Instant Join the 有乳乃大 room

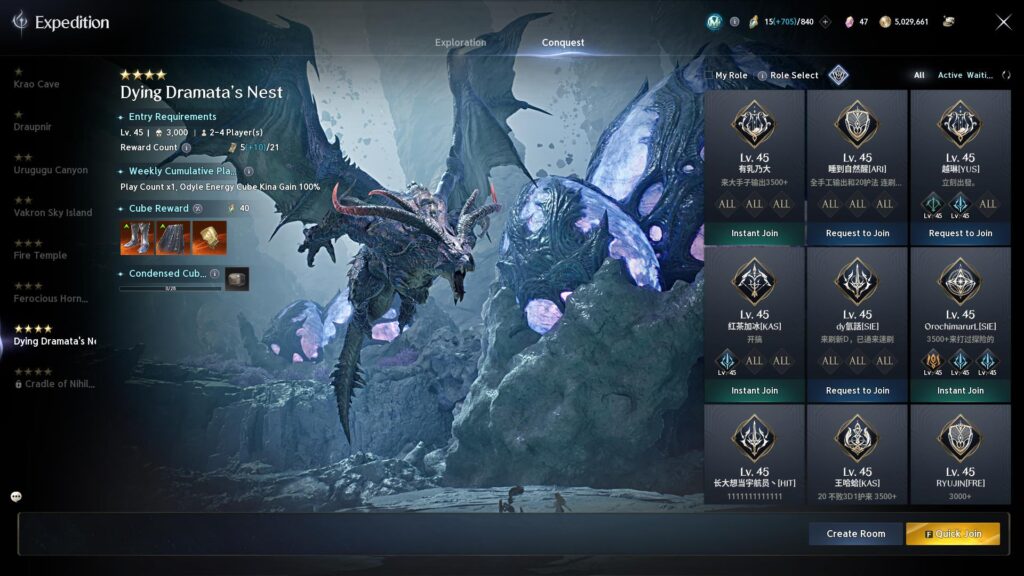coord(754,233)
